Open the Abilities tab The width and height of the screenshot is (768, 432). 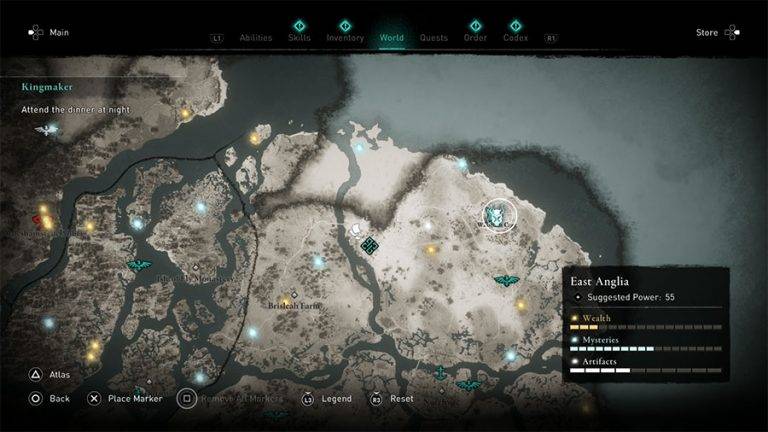(256, 38)
